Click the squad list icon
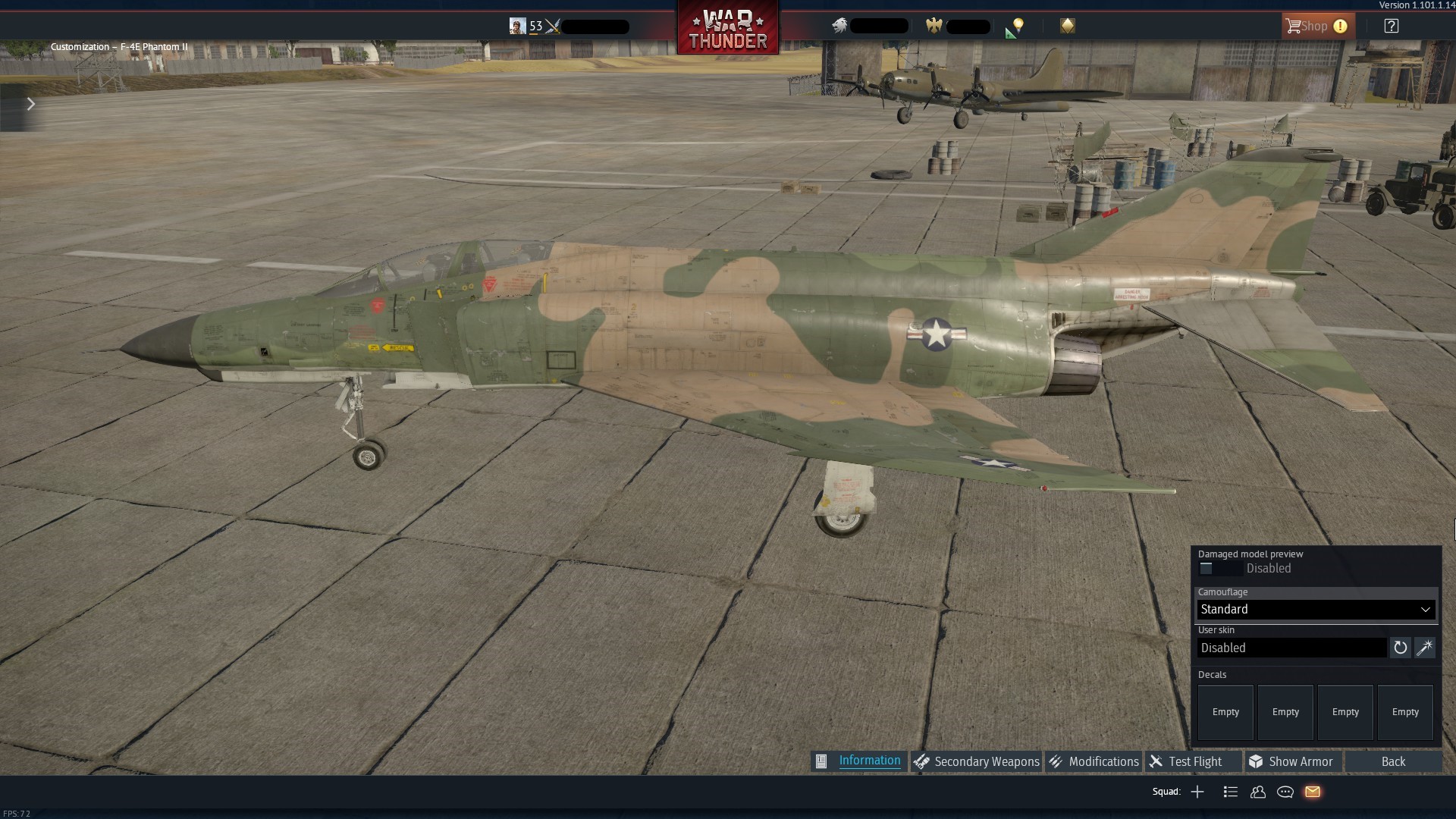This screenshot has width=1456, height=819. [1230, 792]
